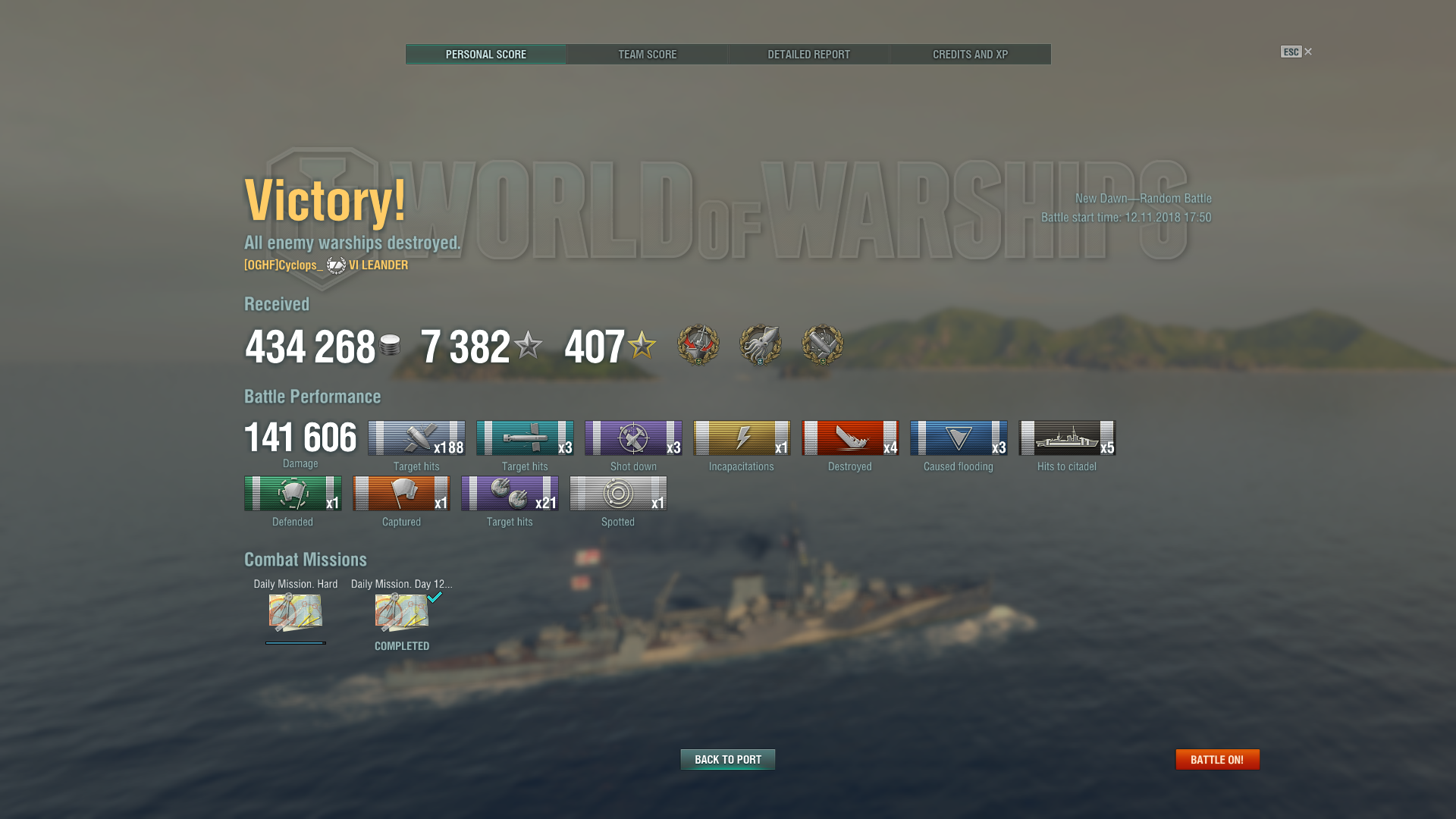1456x819 pixels.
Task: Show the Credits and XP tab
Action: [x=970, y=55]
